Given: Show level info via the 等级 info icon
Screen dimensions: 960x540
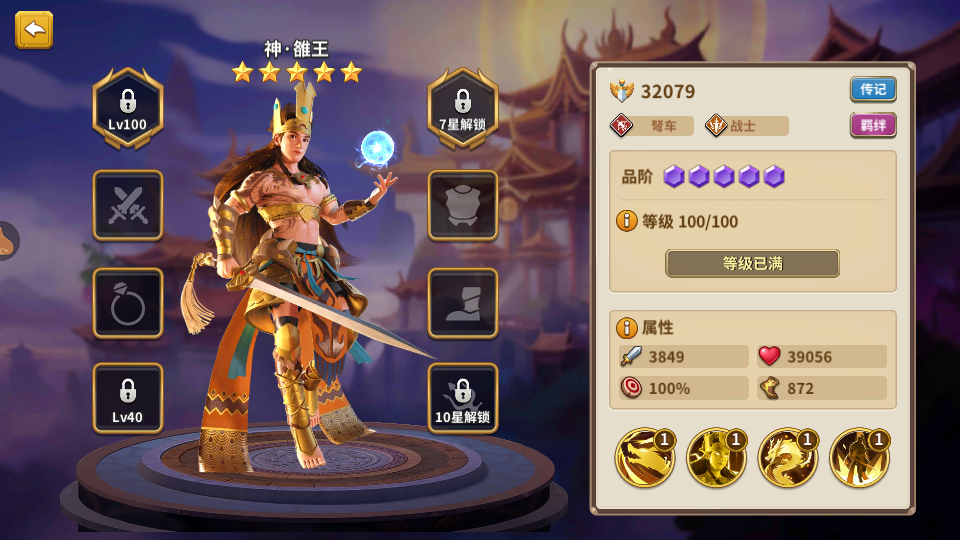Looking at the screenshot, I should tap(627, 220).
